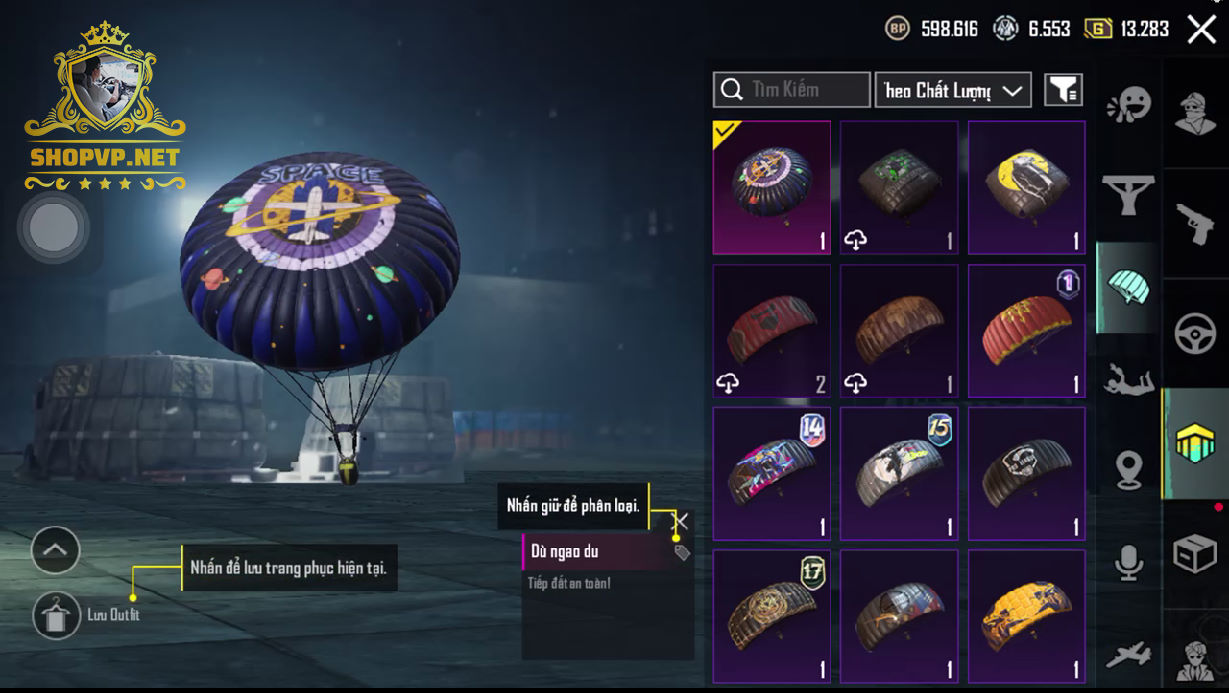Choose the yellow and black parachute skin
Screen dimensions: 1229x693
pos(1026,616)
